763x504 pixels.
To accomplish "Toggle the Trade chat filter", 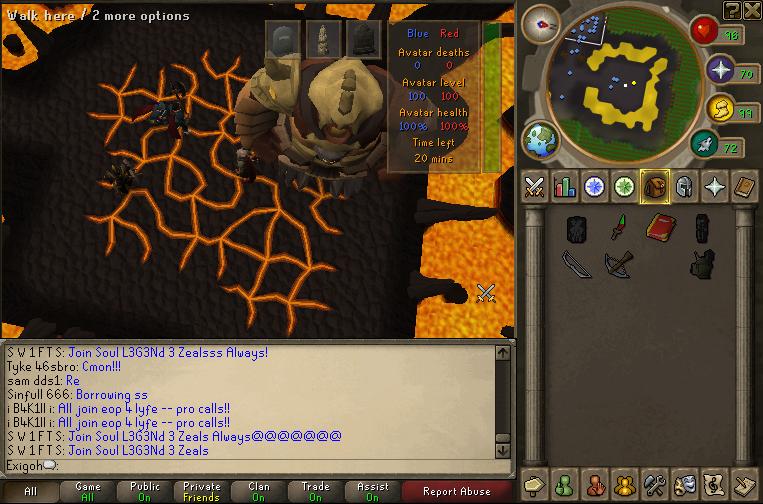I will coord(316,491).
